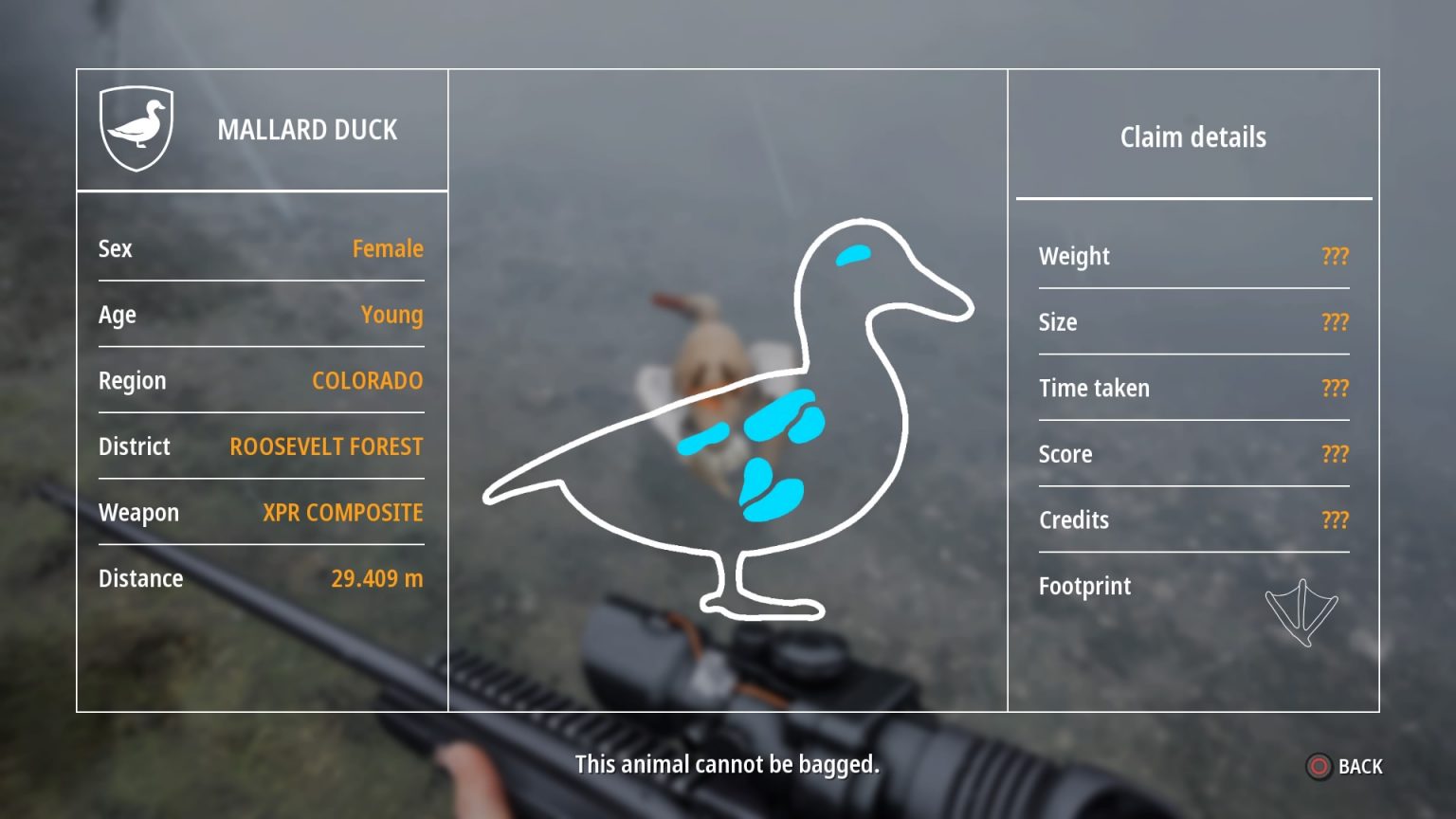Viewport: 1456px width, 819px height.
Task: Toggle the Young age indicator
Action: (391, 315)
